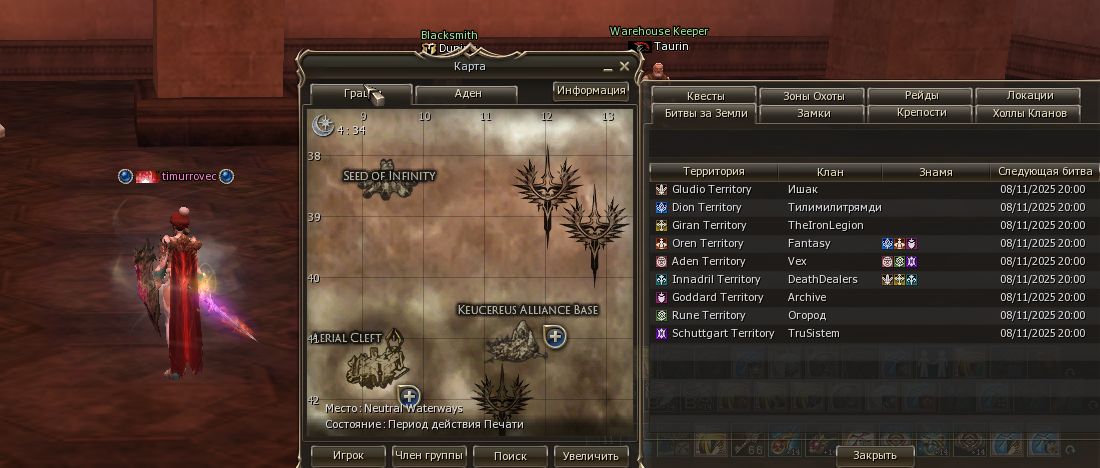Image resolution: width=1100 pixels, height=468 pixels.
Task: Select the Aden Territory row
Action: 708,261
